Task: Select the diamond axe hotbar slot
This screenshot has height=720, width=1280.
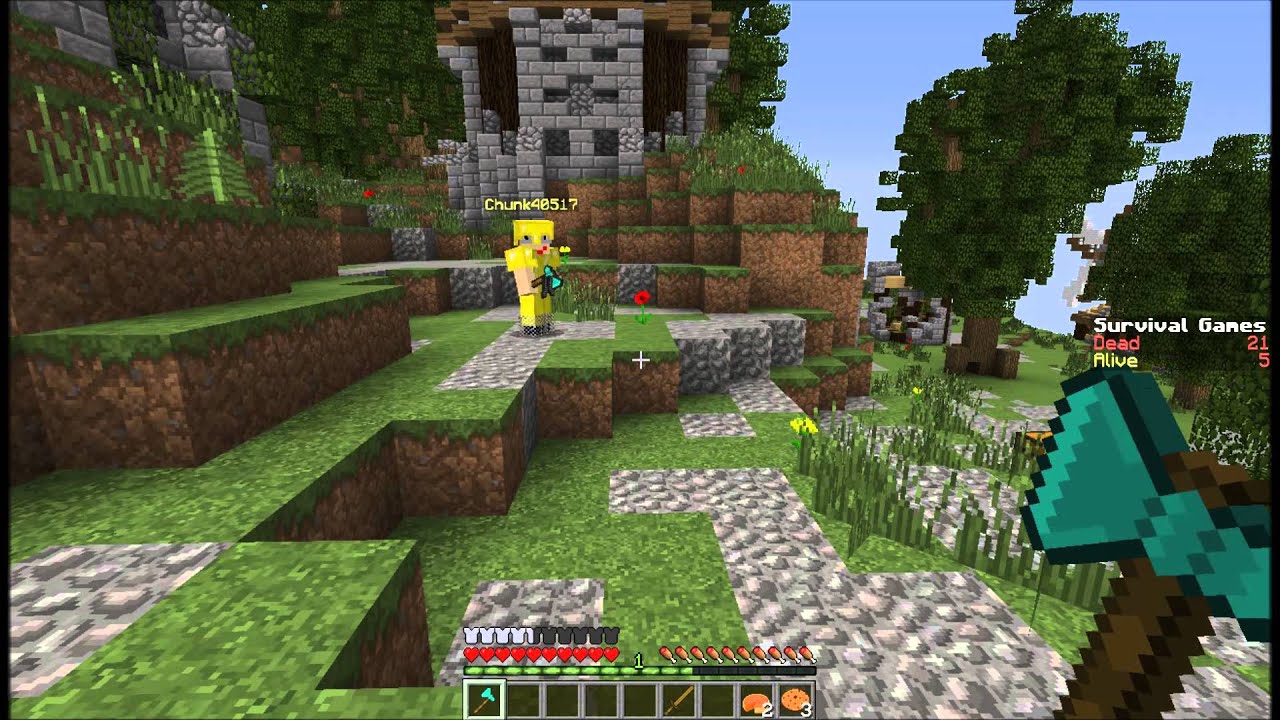Action: tap(484, 700)
